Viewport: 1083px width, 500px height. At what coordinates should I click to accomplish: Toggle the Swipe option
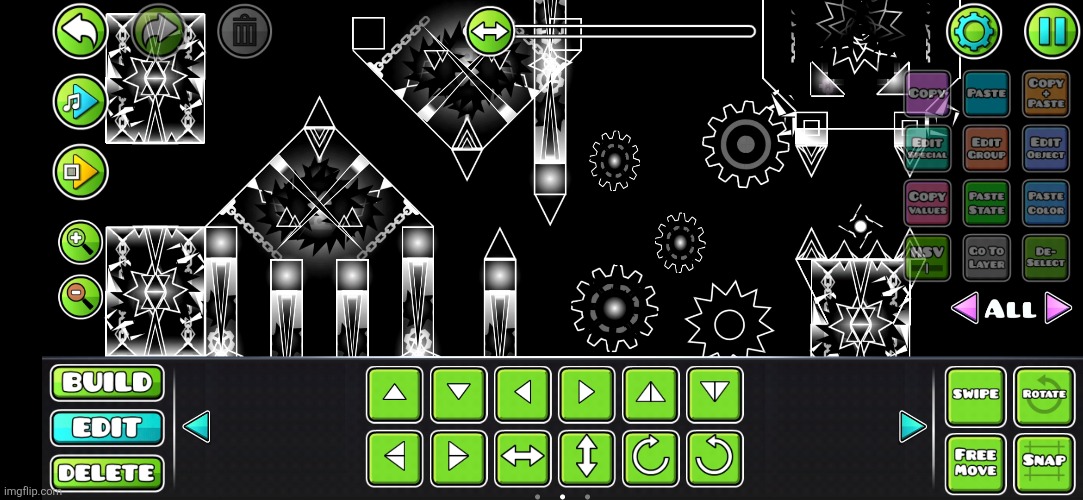coord(976,395)
